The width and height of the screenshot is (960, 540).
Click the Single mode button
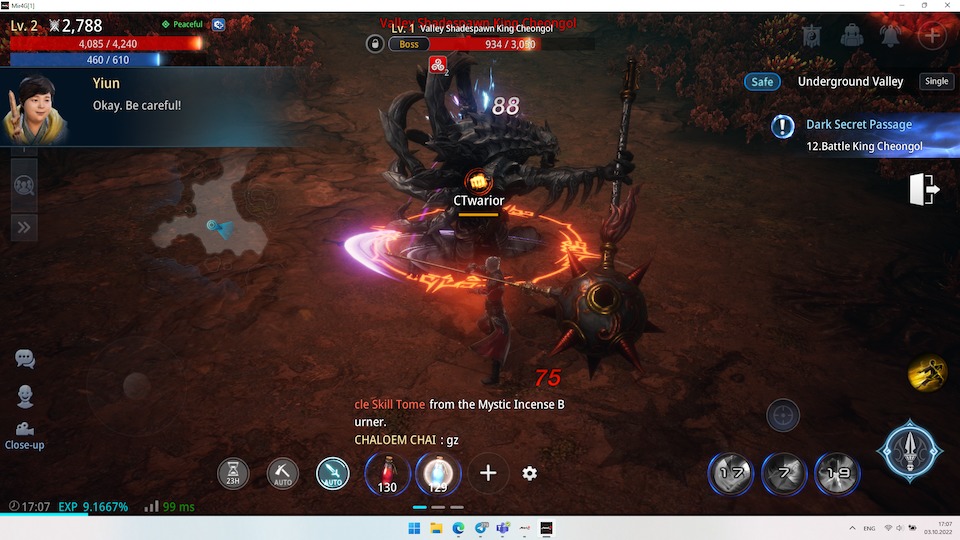(936, 82)
